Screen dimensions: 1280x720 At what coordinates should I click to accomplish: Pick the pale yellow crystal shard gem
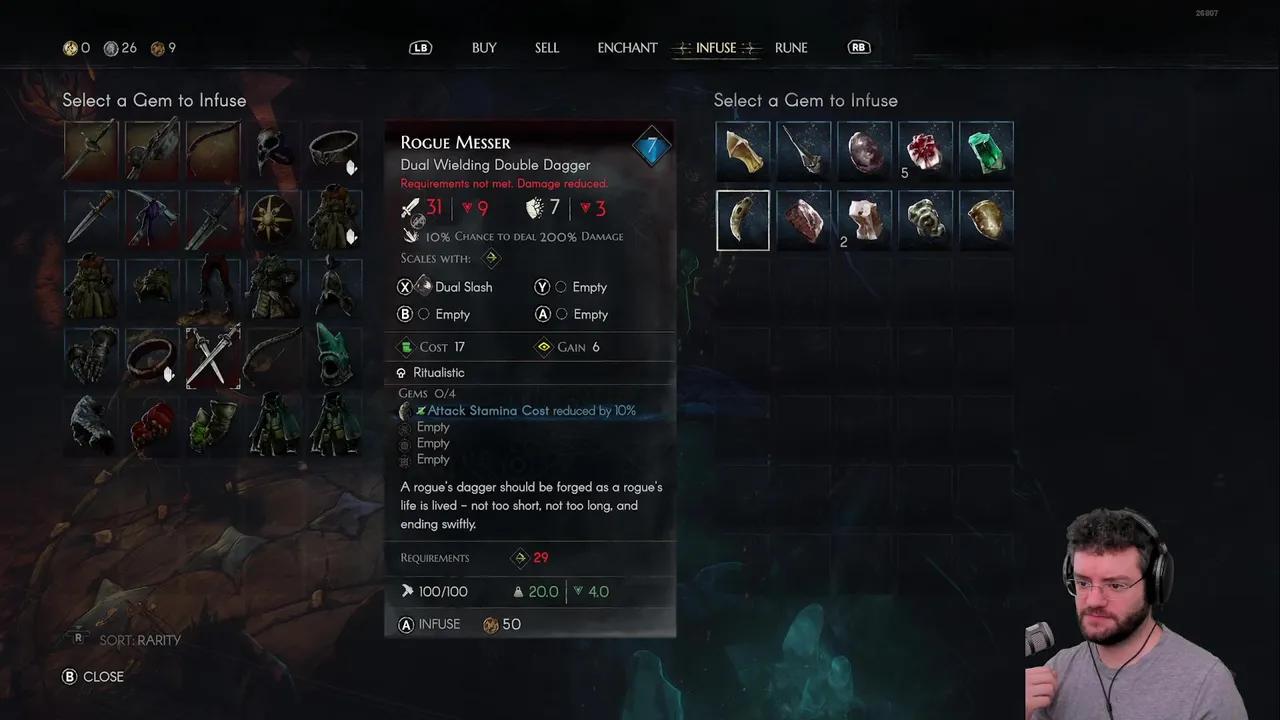(x=743, y=149)
